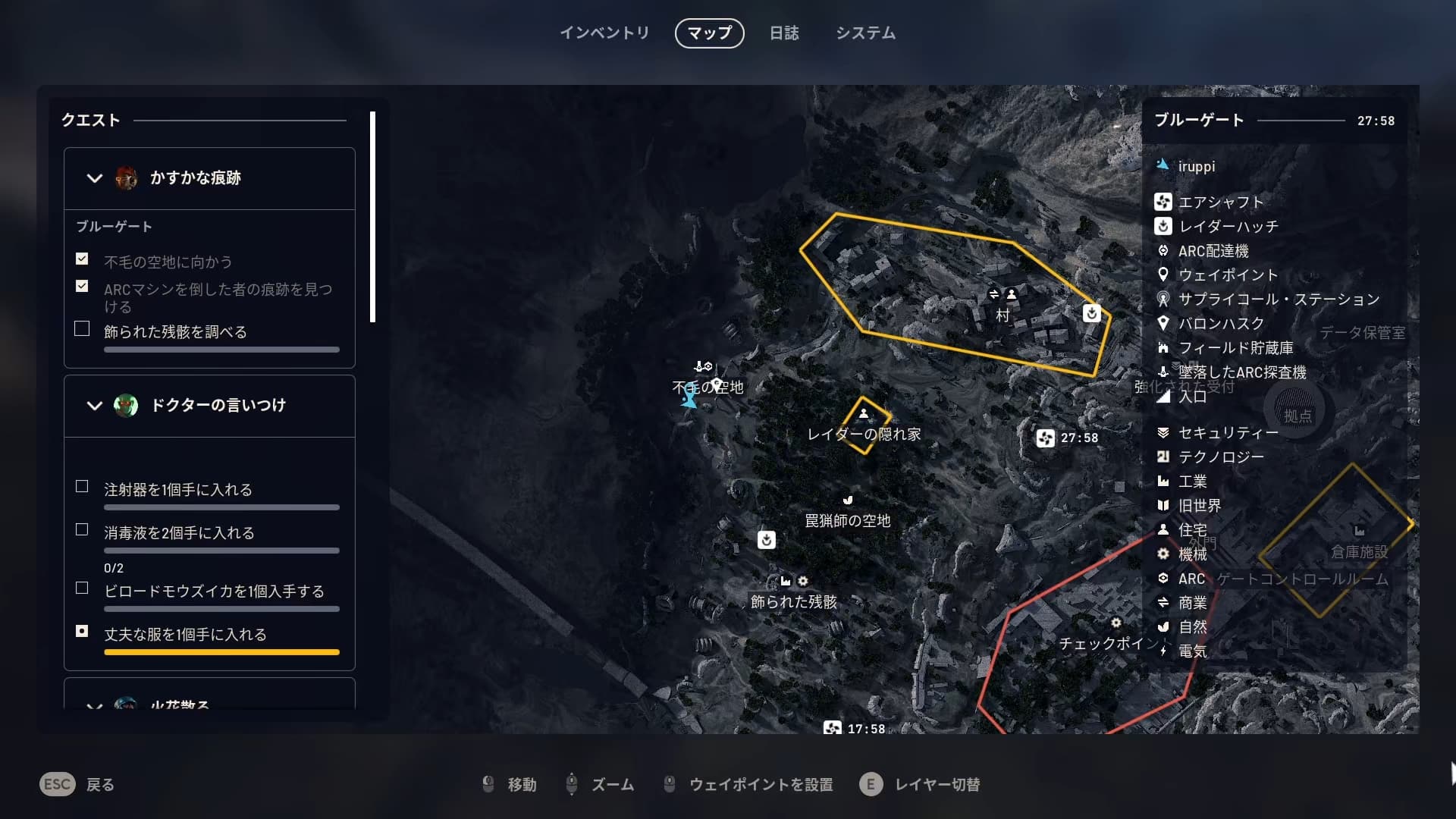Screen dimensions: 1456x819
Task: Choose ARC配達機 in the map legend
Action: [1213, 251]
